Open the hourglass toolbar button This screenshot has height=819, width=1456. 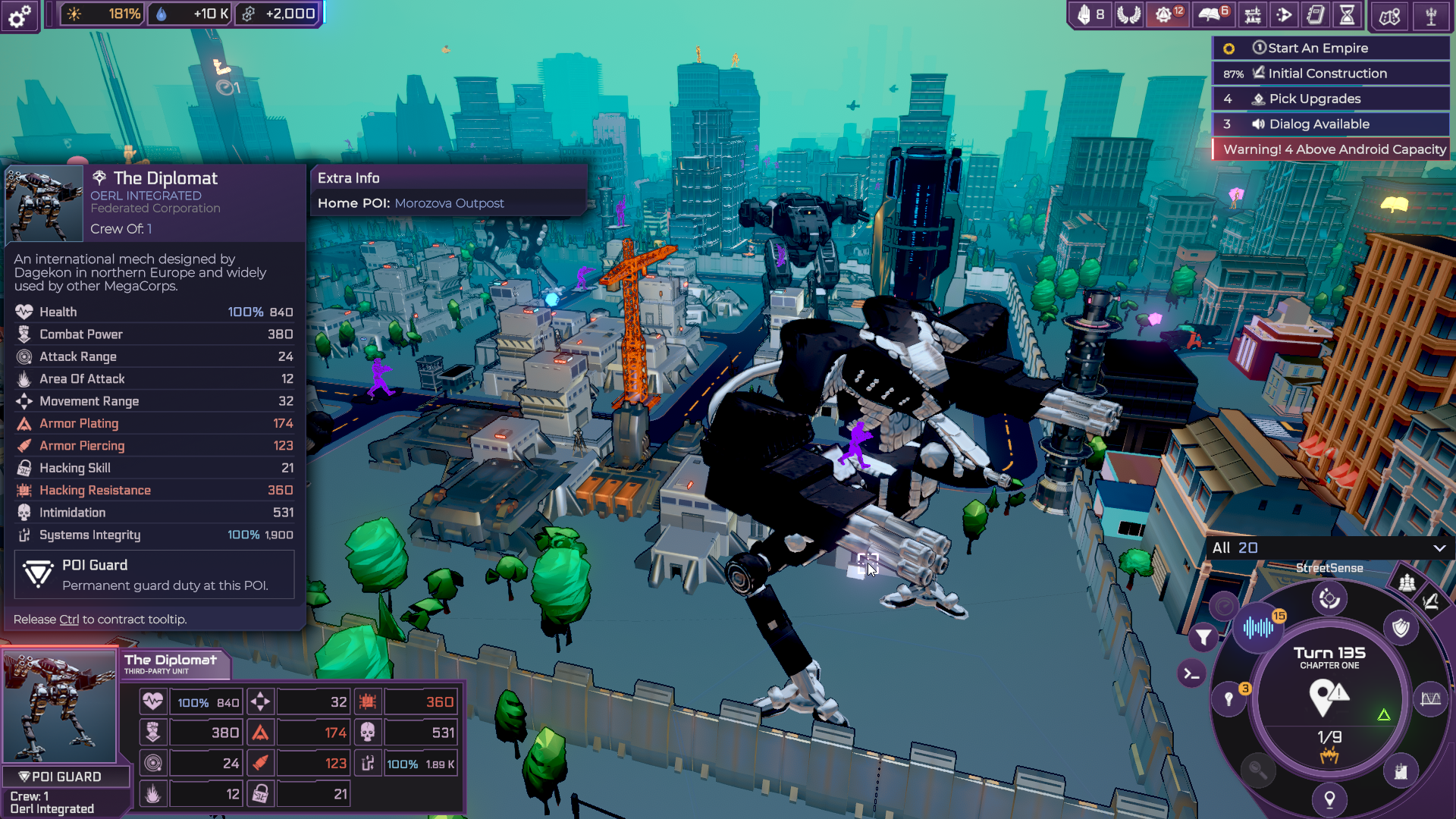[1347, 14]
